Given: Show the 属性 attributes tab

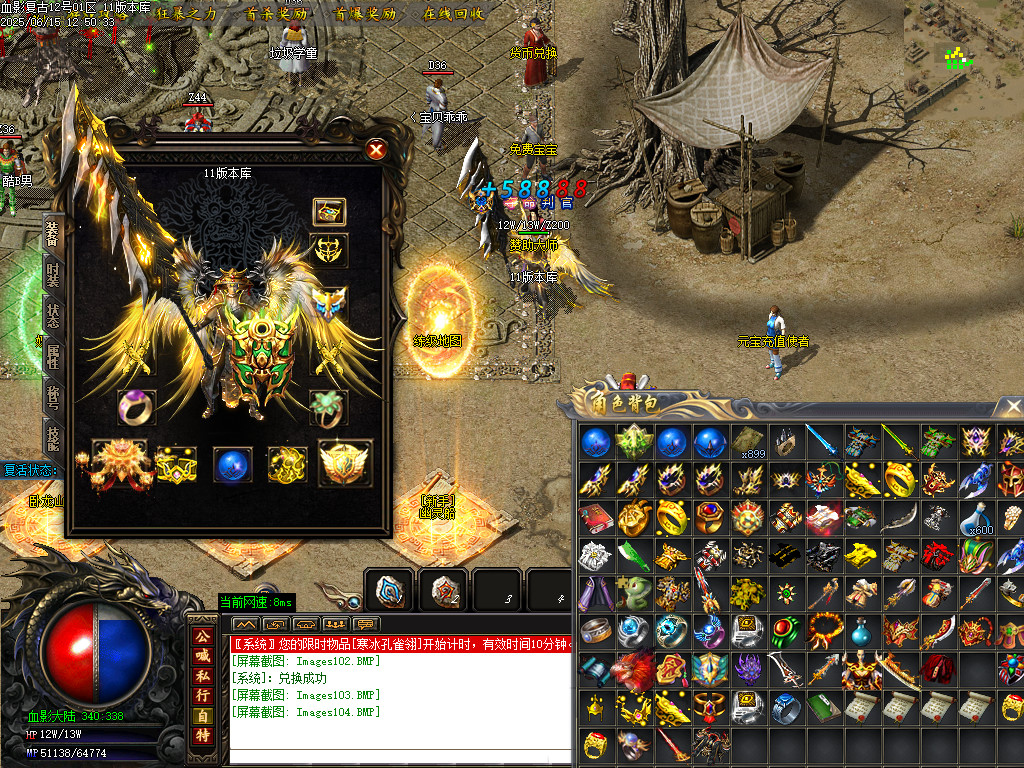Looking at the screenshot, I should point(52,355).
